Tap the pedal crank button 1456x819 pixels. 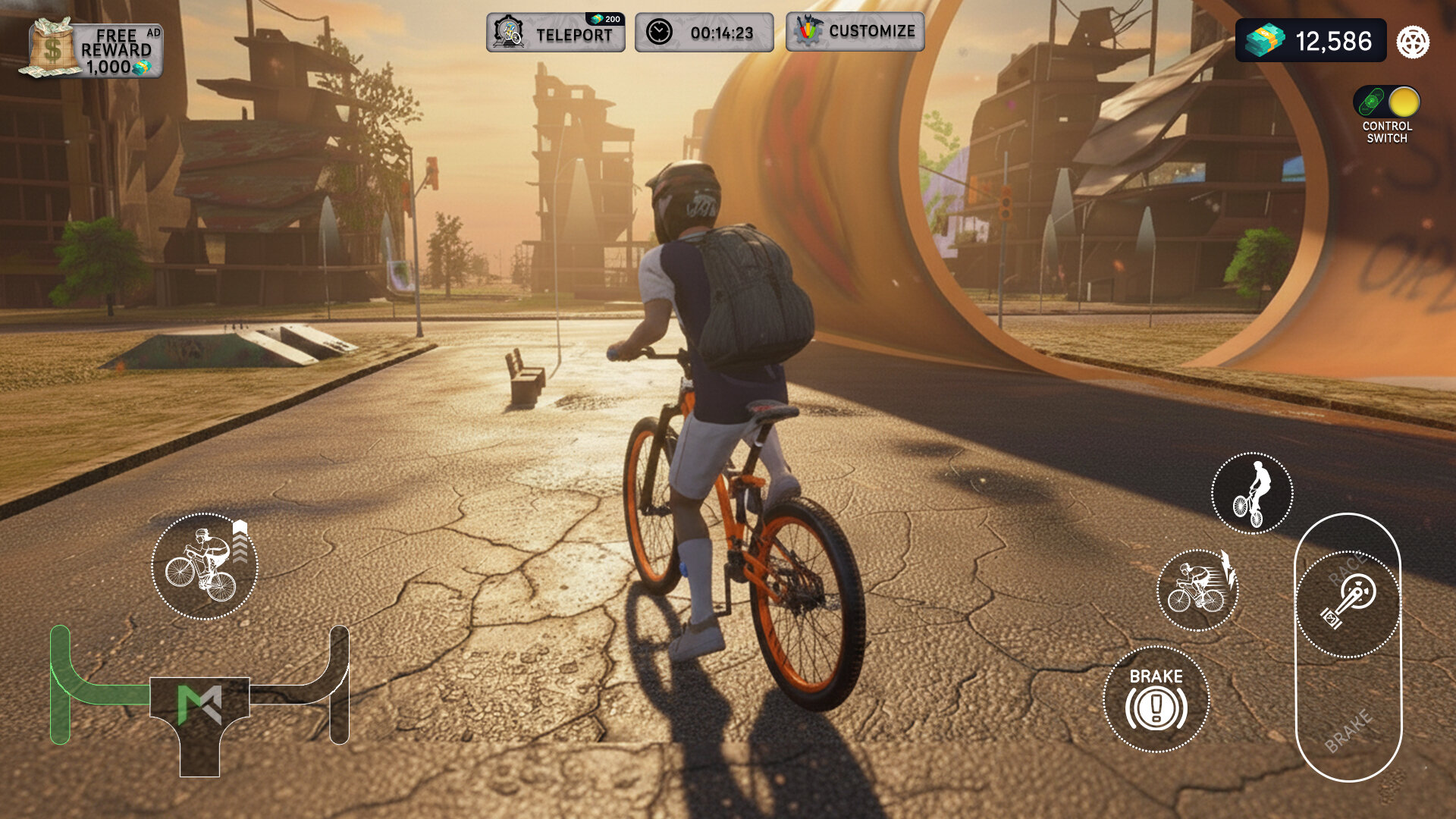point(1348,604)
